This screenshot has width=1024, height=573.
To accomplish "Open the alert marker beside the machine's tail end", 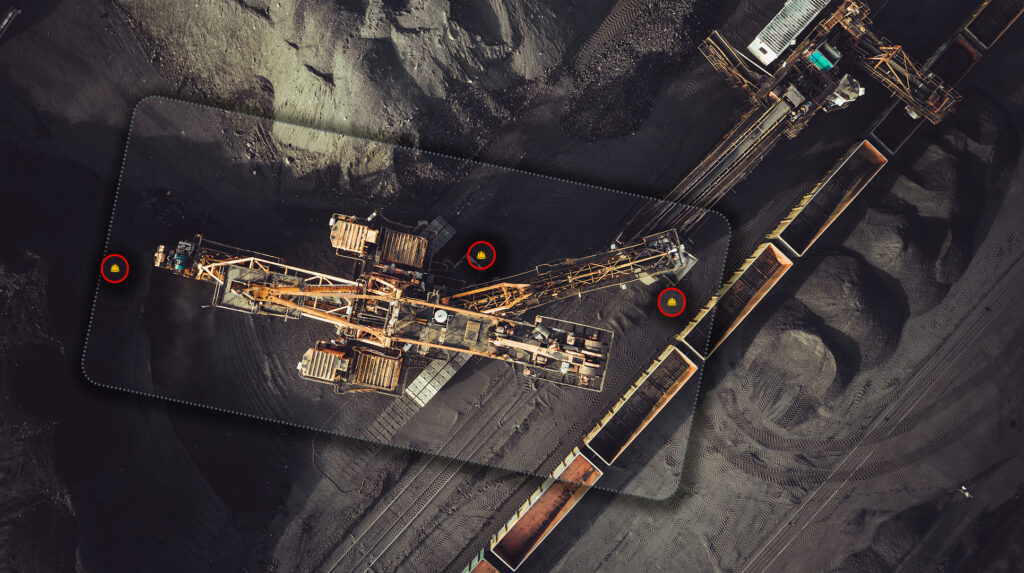I will coord(115,268).
